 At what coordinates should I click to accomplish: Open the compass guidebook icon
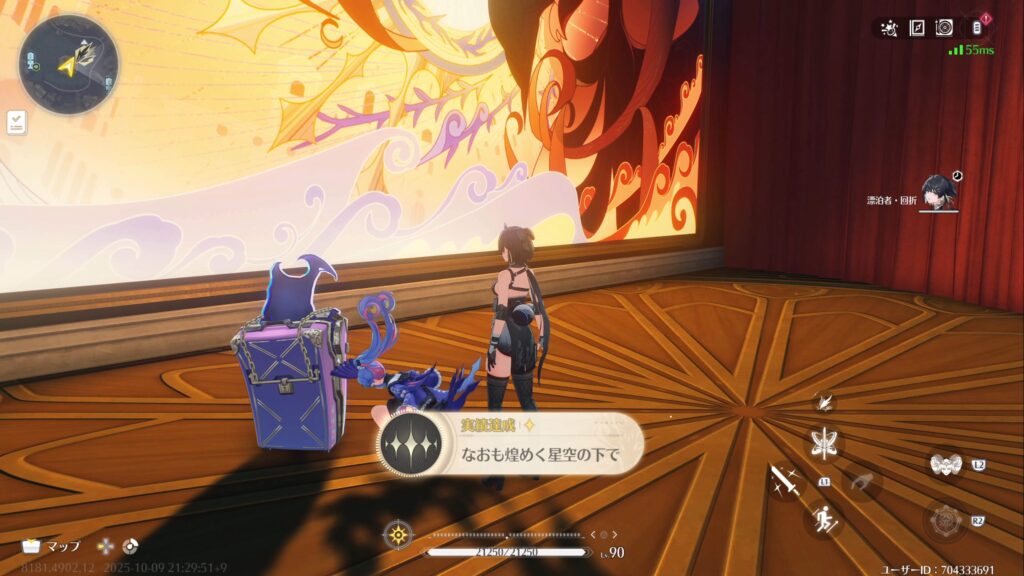pyautogui.click(x=916, y=28)
